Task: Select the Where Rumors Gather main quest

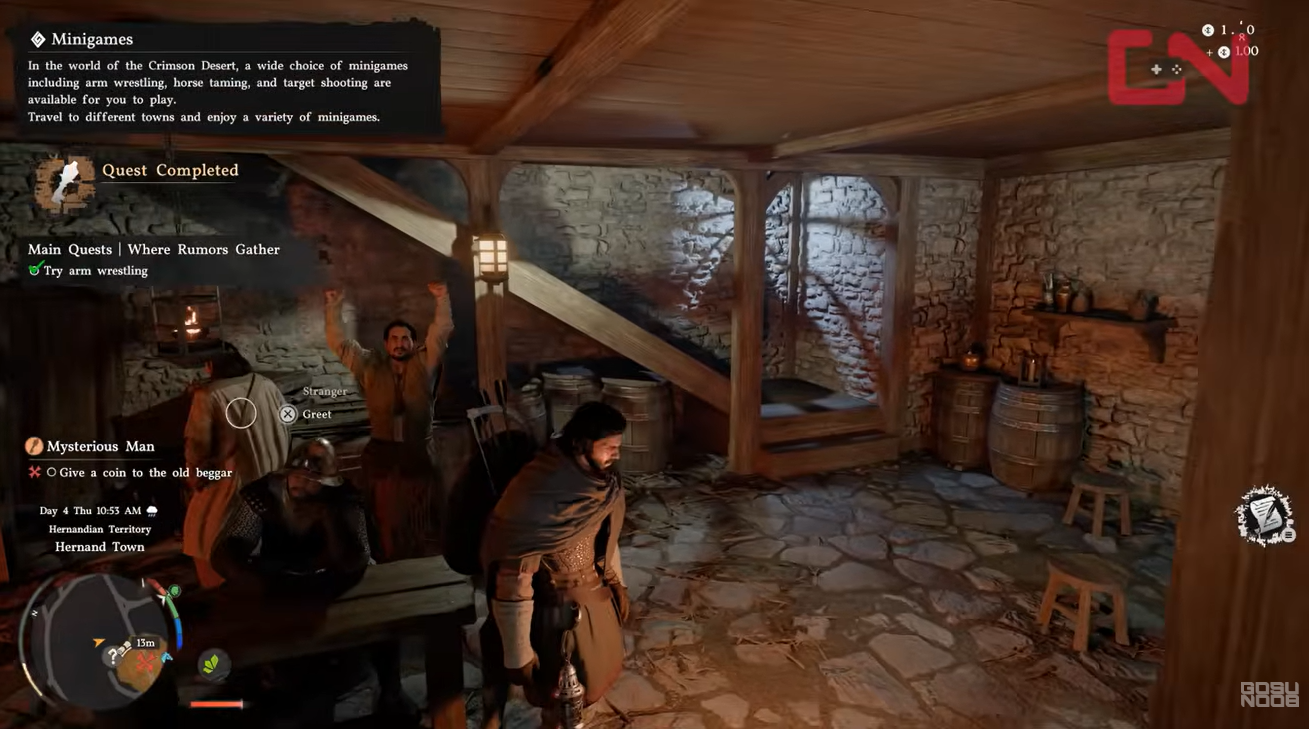Action: (x=154, y=249)
